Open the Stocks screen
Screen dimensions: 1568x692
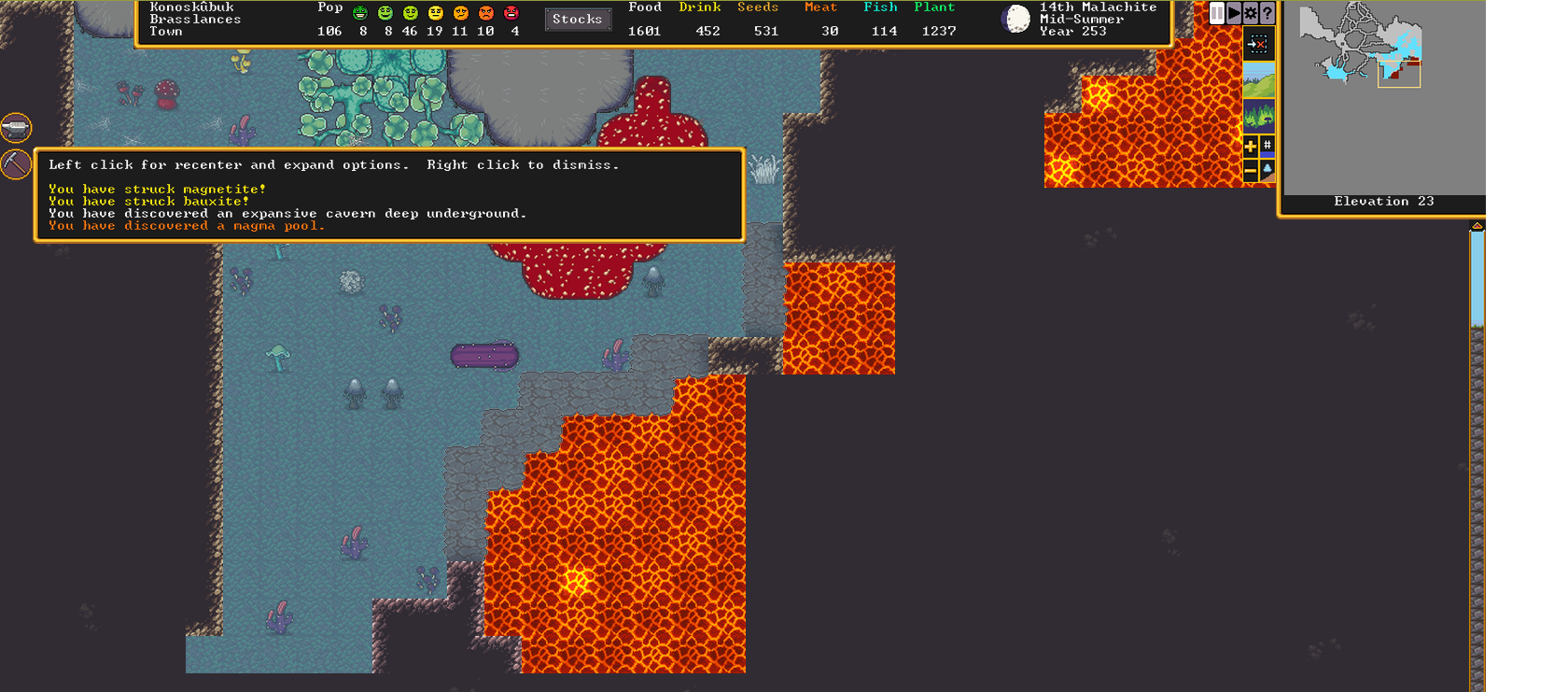pyautogui.click(x=577, y=19)
